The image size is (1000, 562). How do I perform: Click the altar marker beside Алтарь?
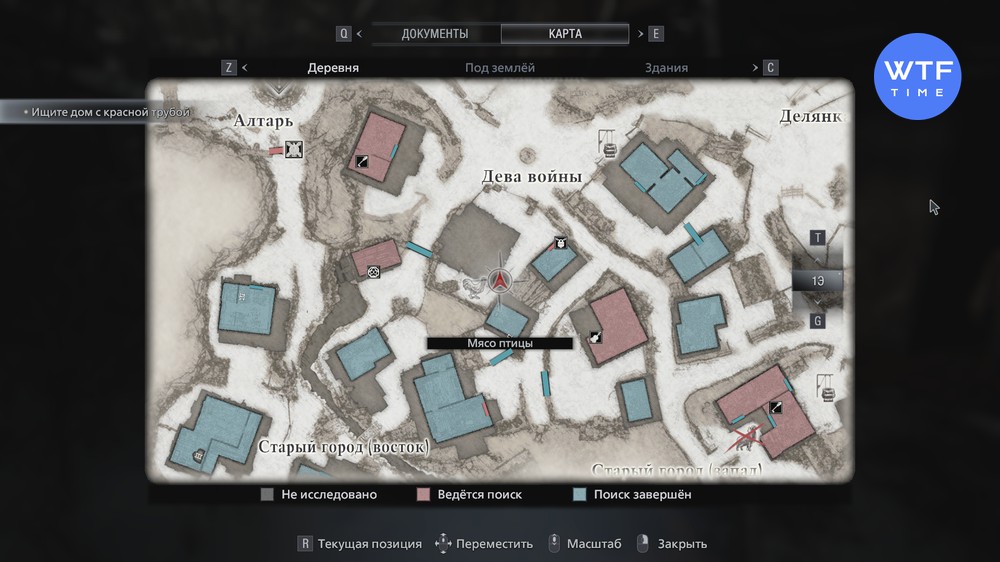coord(294,150)
